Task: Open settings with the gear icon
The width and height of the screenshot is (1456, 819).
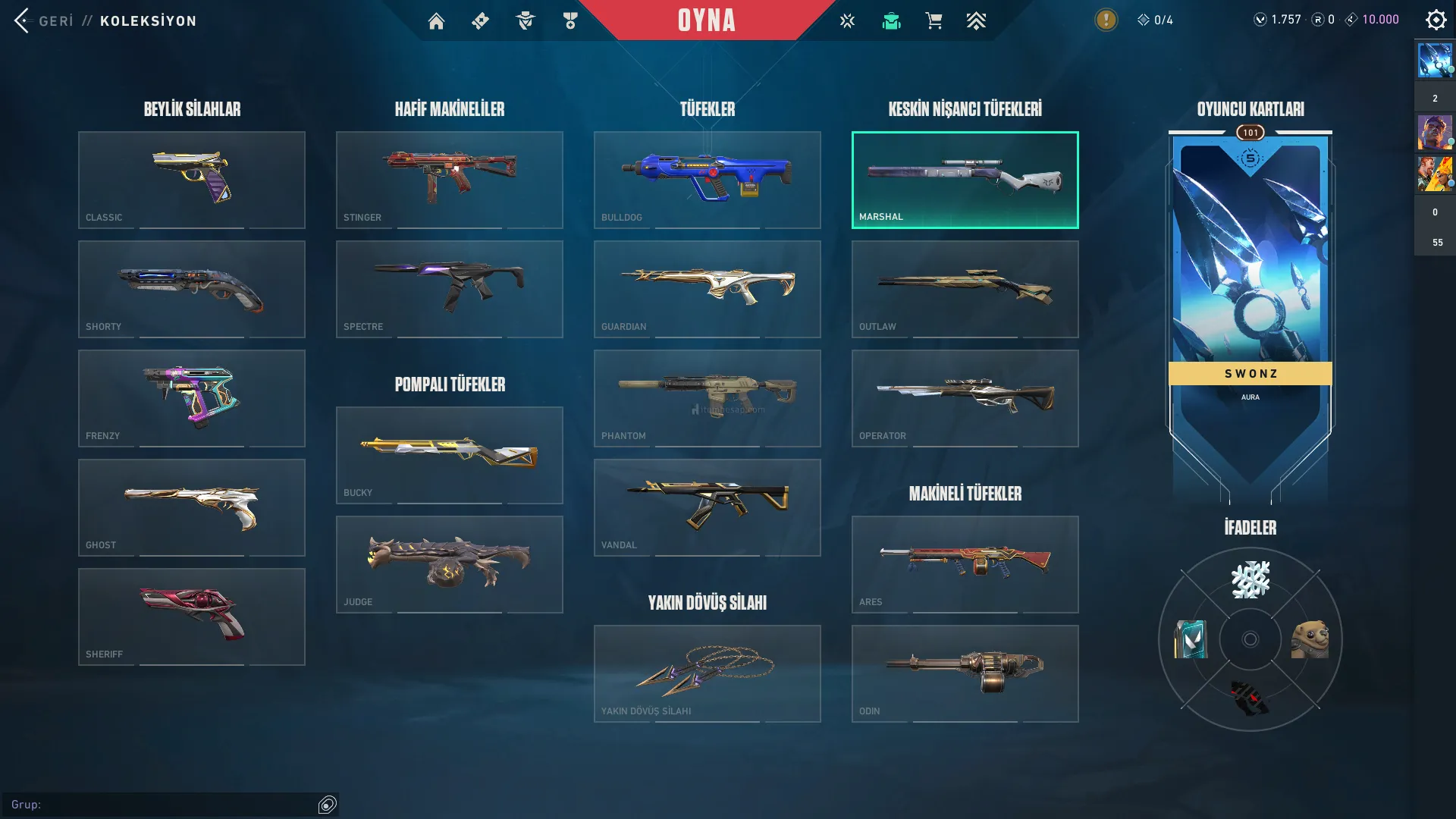Action: pos(1436,20)
